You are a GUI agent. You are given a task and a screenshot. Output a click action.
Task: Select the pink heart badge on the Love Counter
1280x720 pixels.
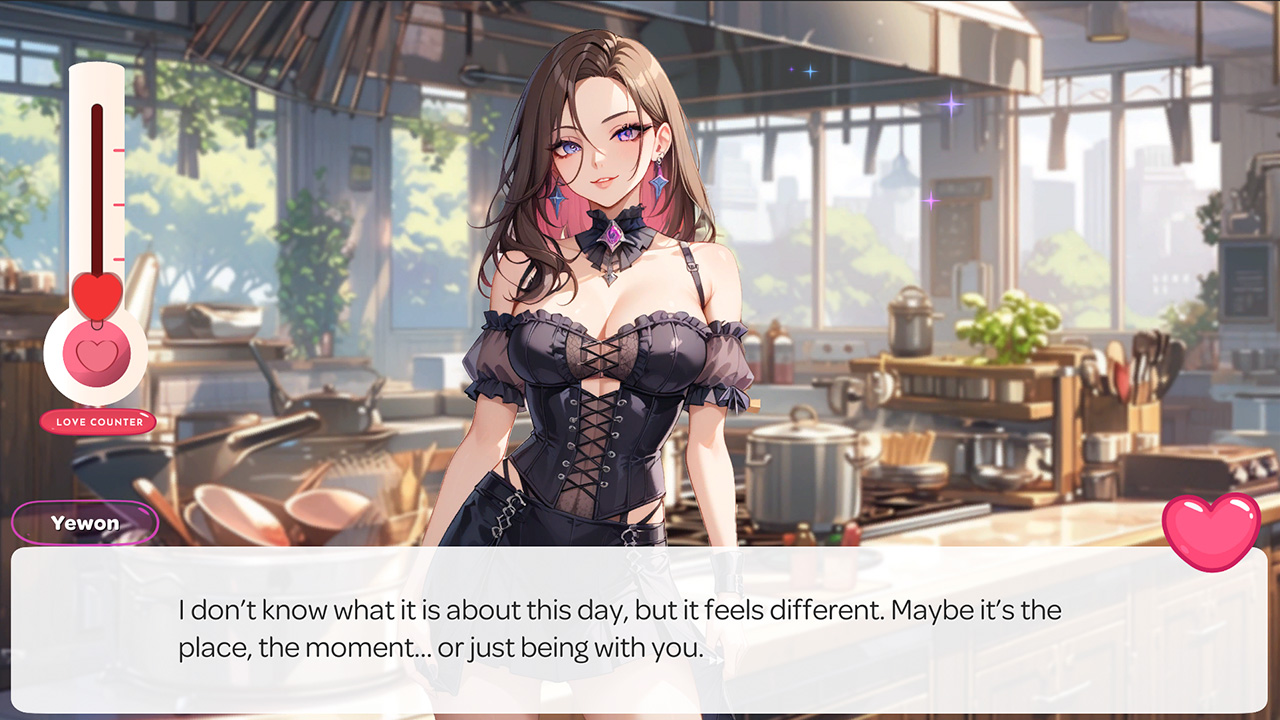point(96,355)
